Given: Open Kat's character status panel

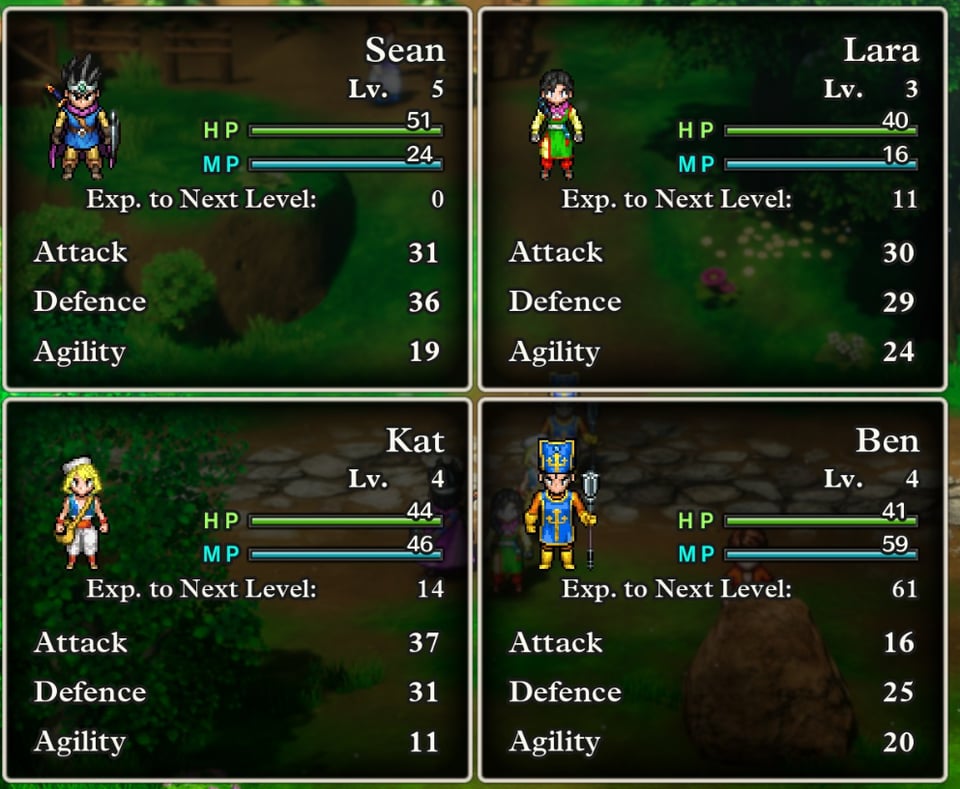Looking at the screenshot, I should 237,589.
